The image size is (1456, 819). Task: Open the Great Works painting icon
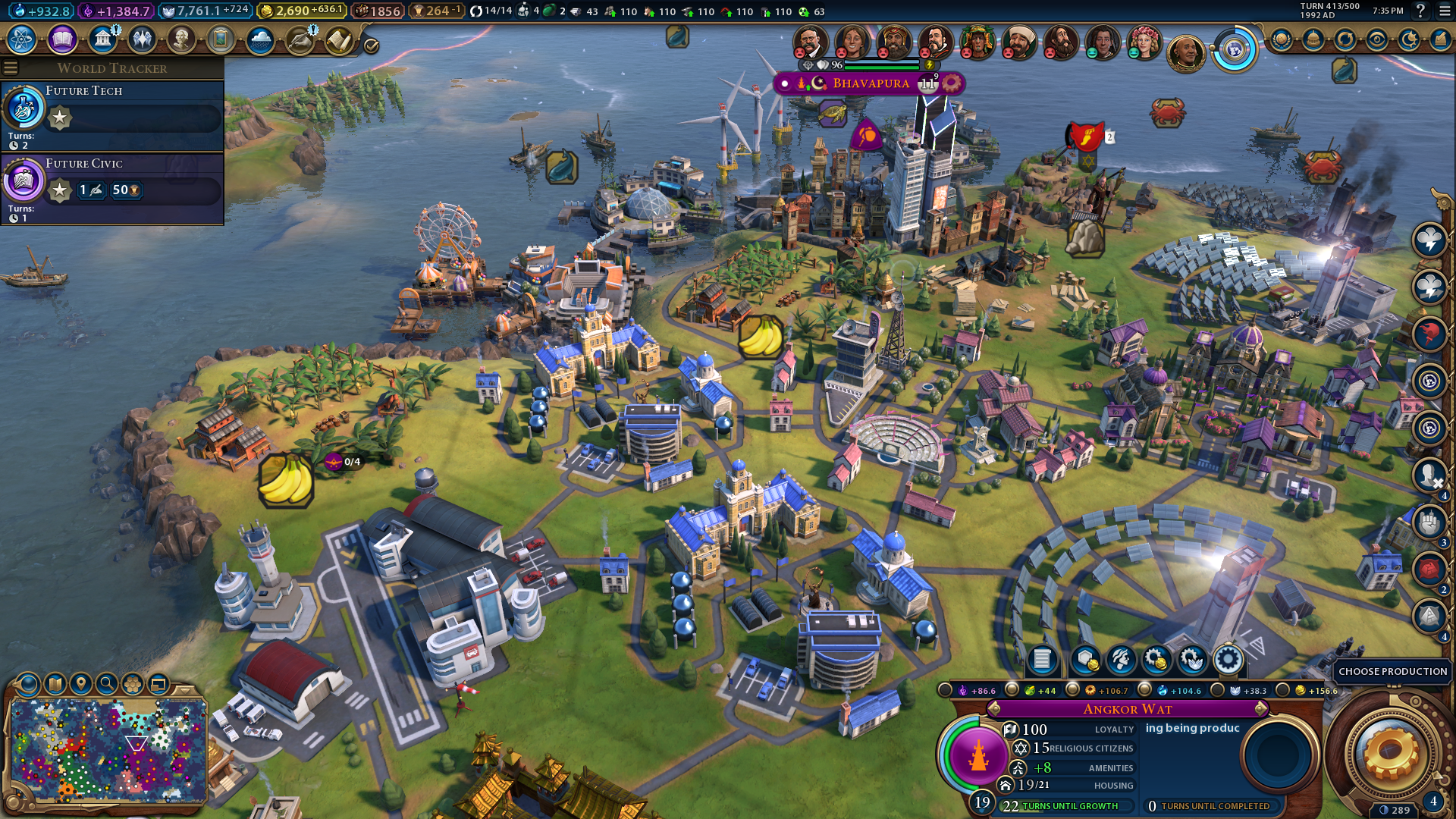(221, 39)
